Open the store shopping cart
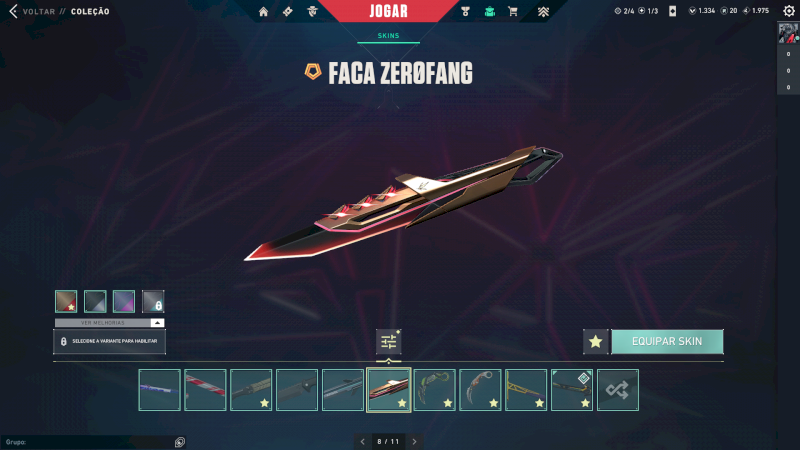800x450 pixels. click(x=513, y=12)
